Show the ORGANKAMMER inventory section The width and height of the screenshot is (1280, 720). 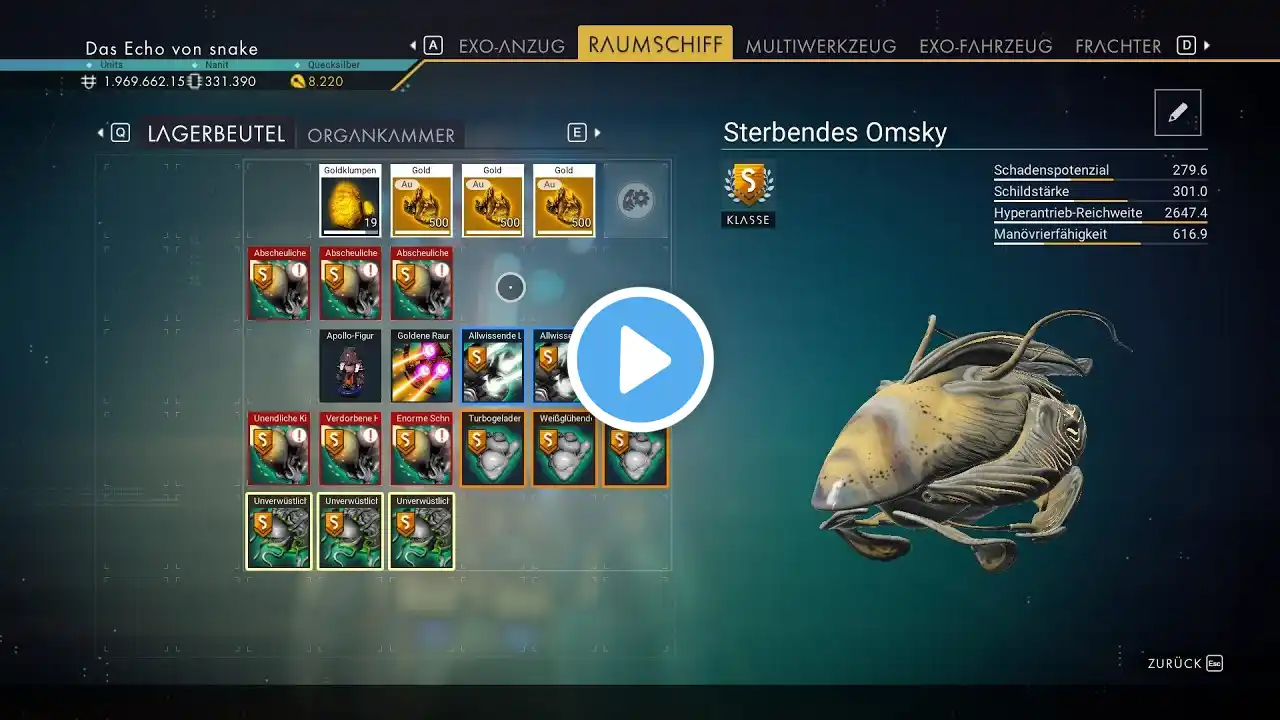pyautogui.click(x=381, y=135)
